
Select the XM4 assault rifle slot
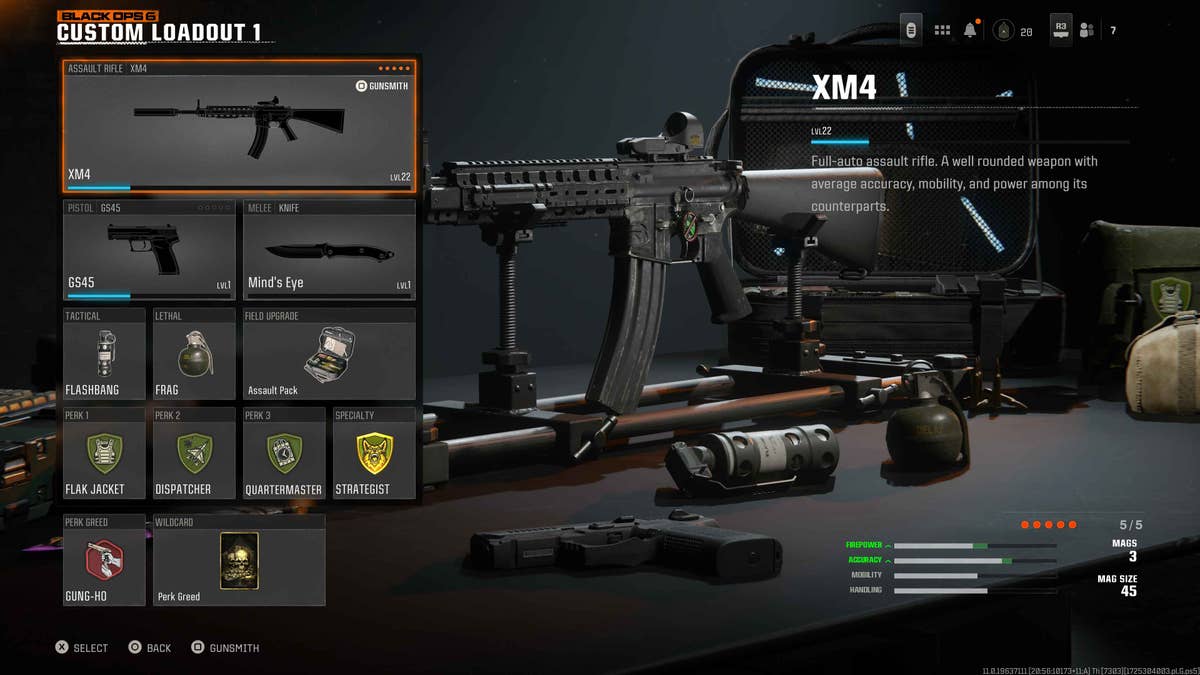click(239, 126)
